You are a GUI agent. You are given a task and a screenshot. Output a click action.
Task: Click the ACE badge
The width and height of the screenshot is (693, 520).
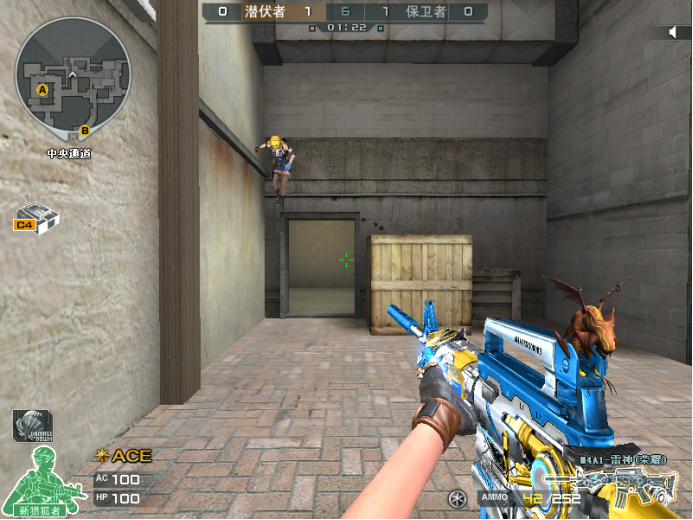123,456
